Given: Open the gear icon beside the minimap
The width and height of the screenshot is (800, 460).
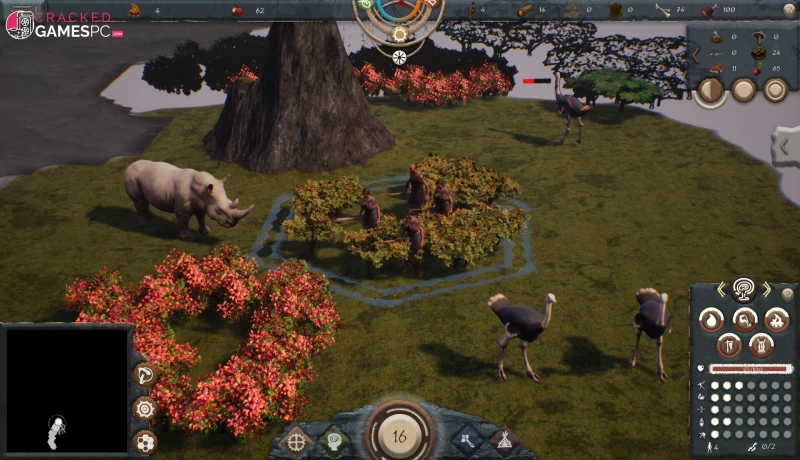Looking at the screenshot, I should [x=145, y=408].
